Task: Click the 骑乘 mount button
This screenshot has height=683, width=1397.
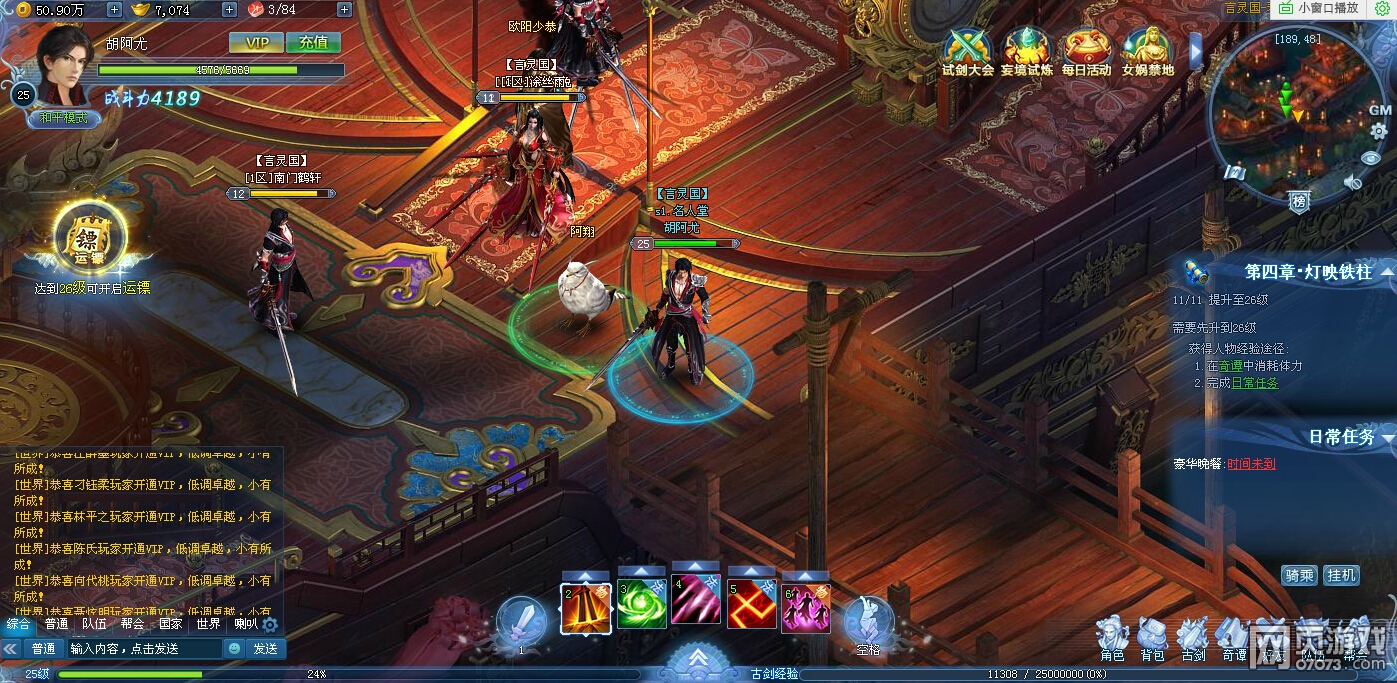Action: [x=1299, y=575]
